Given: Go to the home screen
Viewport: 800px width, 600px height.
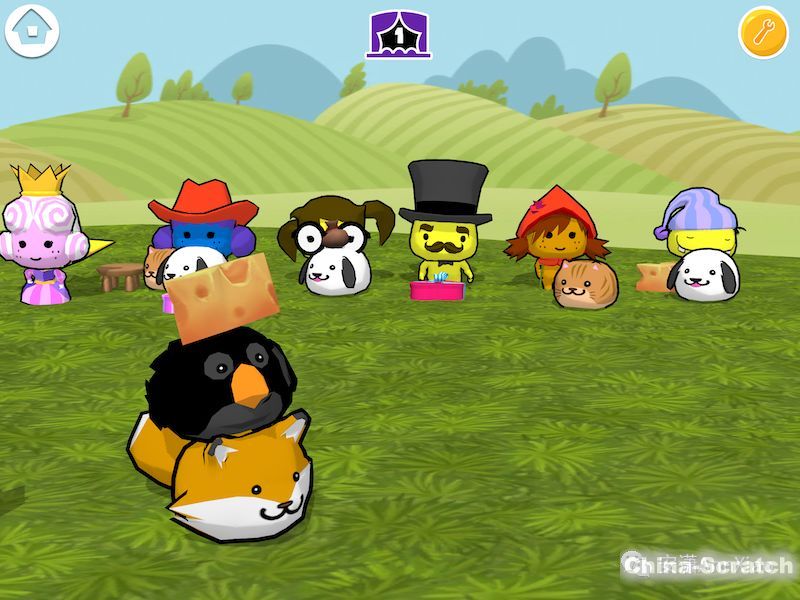Looking at the screenshot, I should pos(33,31).
